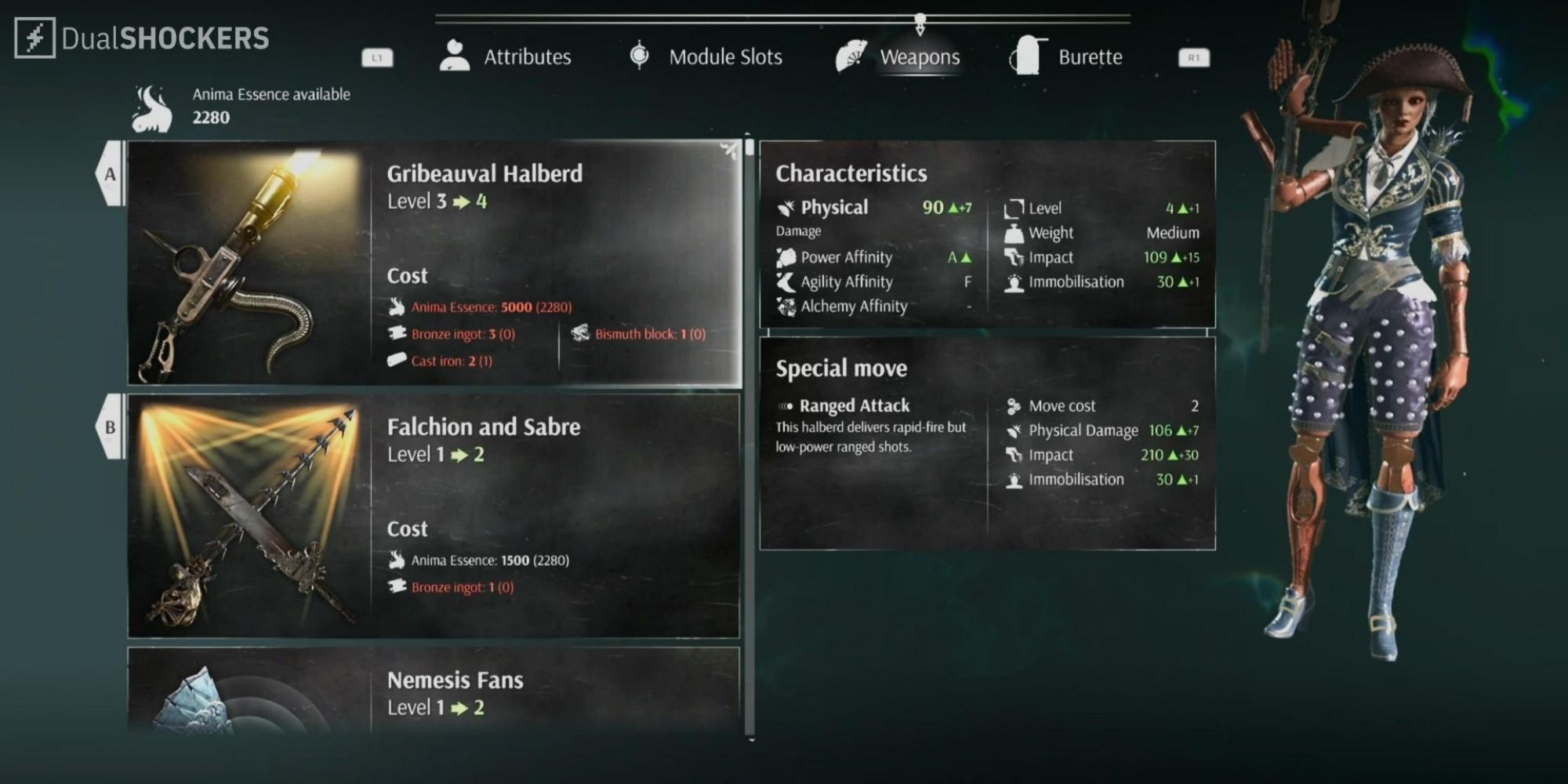The height and width of the screenshot is (784, 1568).
Task: Click the Physical Damage icon in Characteristics
Action: 784,206
